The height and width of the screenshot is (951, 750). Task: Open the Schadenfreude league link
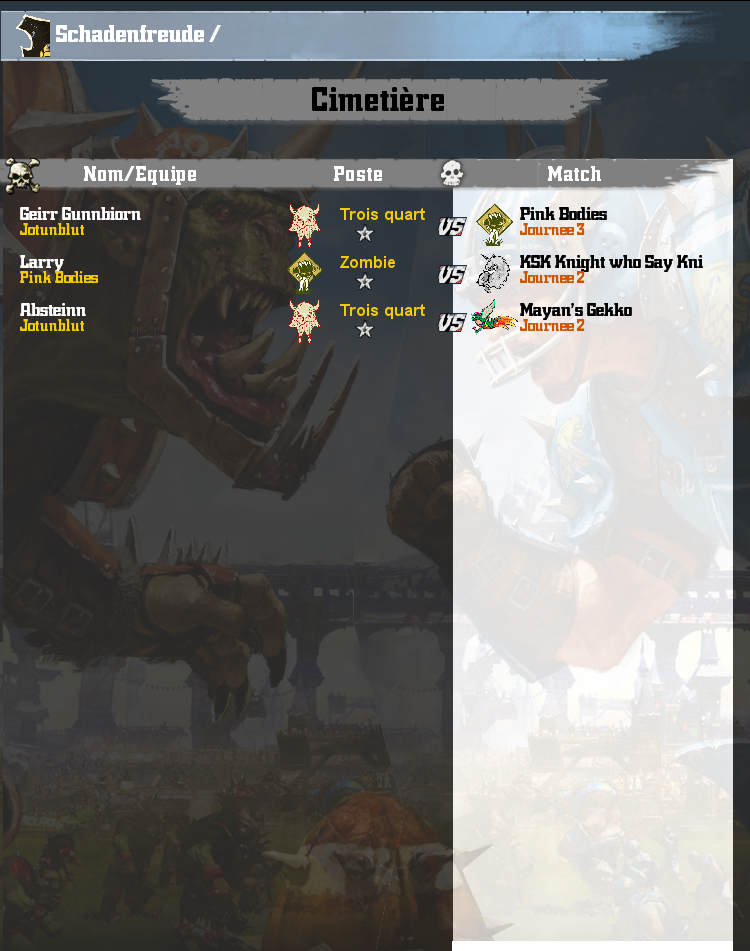click(x=129, y=35)
